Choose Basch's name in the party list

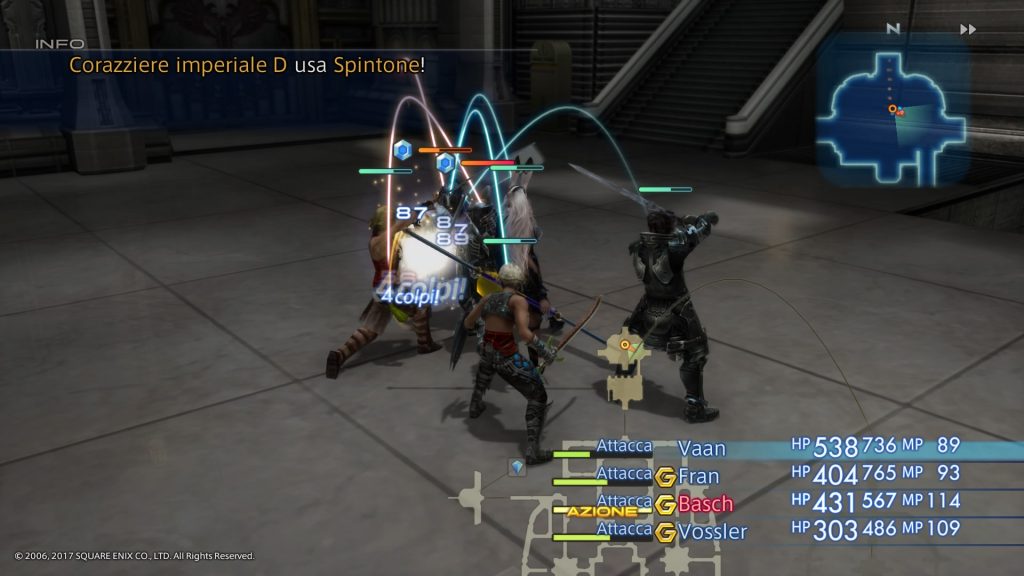(x=706, y=503)
